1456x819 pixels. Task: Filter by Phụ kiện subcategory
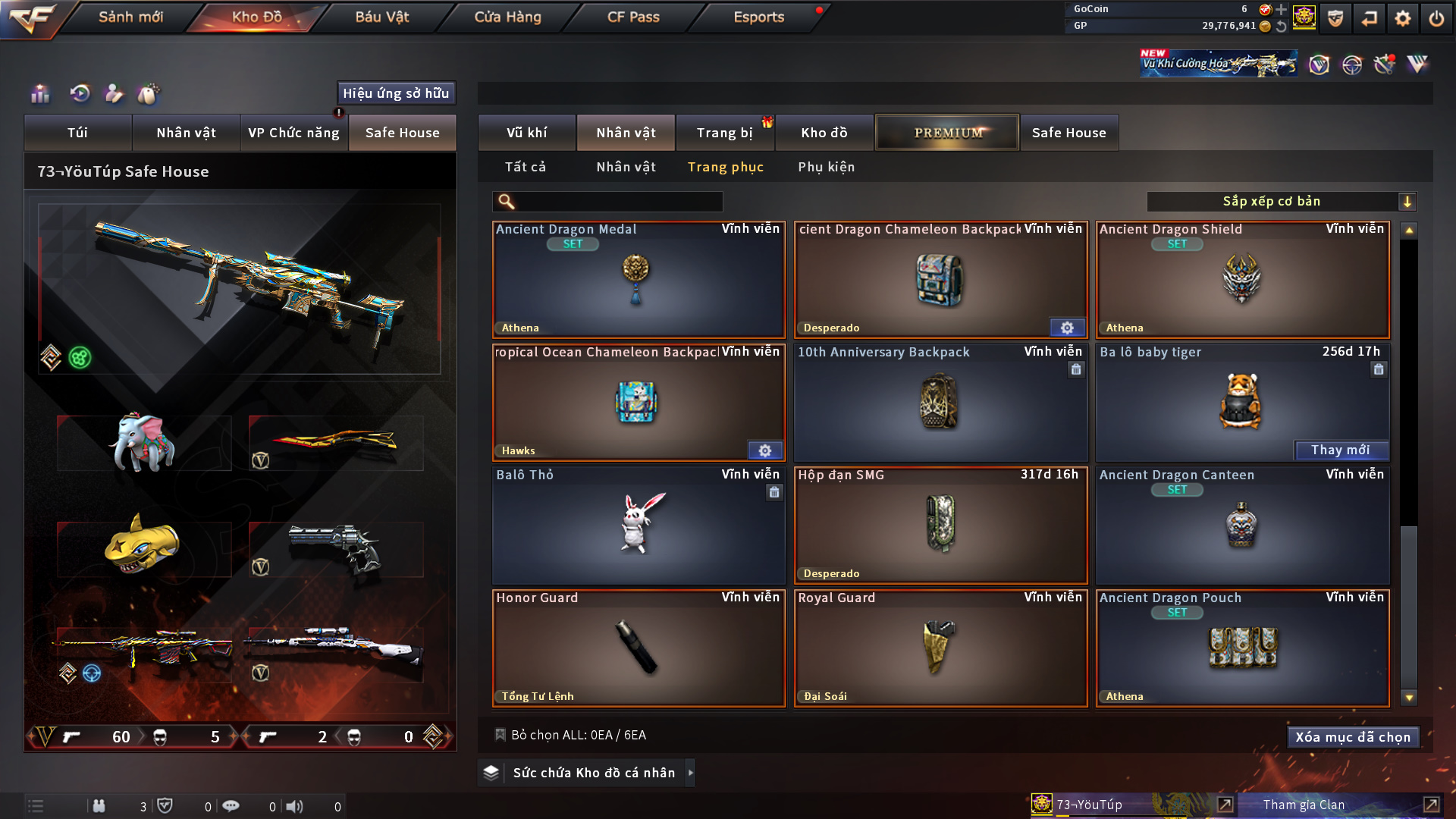click(x=826, y=167)
